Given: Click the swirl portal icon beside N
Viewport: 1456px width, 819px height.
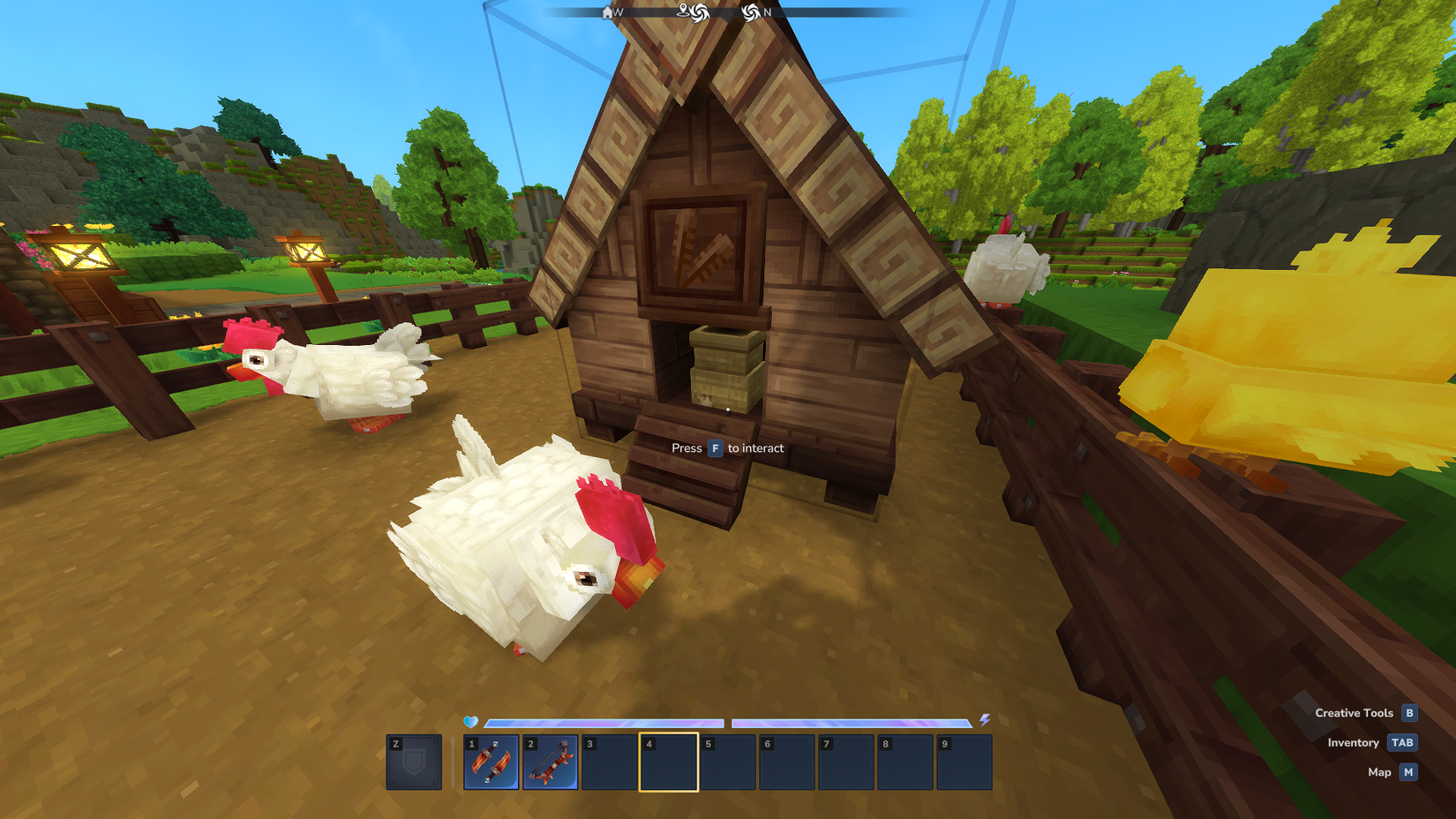Looking at the screenshot, I should click(x=750, y=13).
